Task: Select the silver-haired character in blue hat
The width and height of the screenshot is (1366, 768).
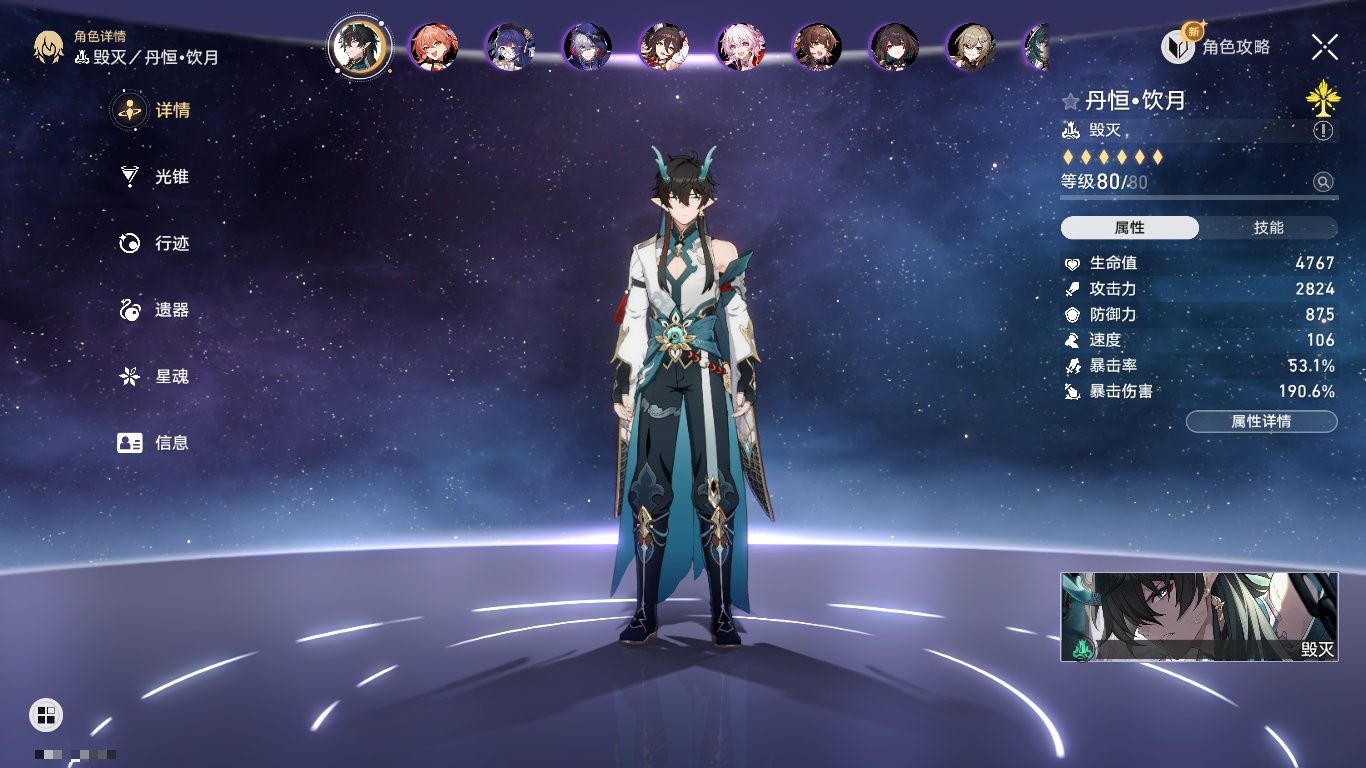Action: point(587,46)
